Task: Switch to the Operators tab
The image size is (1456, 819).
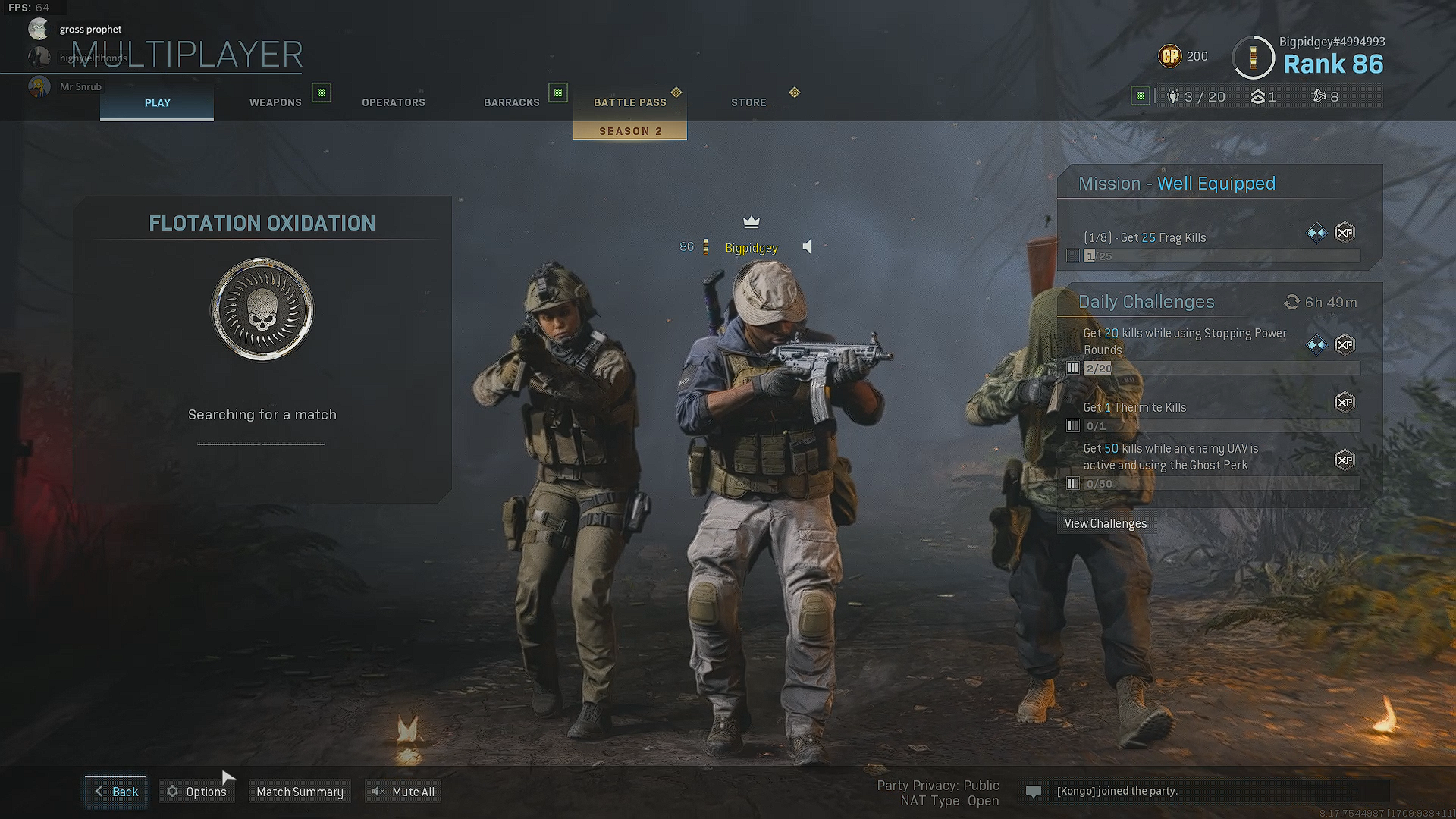Action: (x=394, y=102)
